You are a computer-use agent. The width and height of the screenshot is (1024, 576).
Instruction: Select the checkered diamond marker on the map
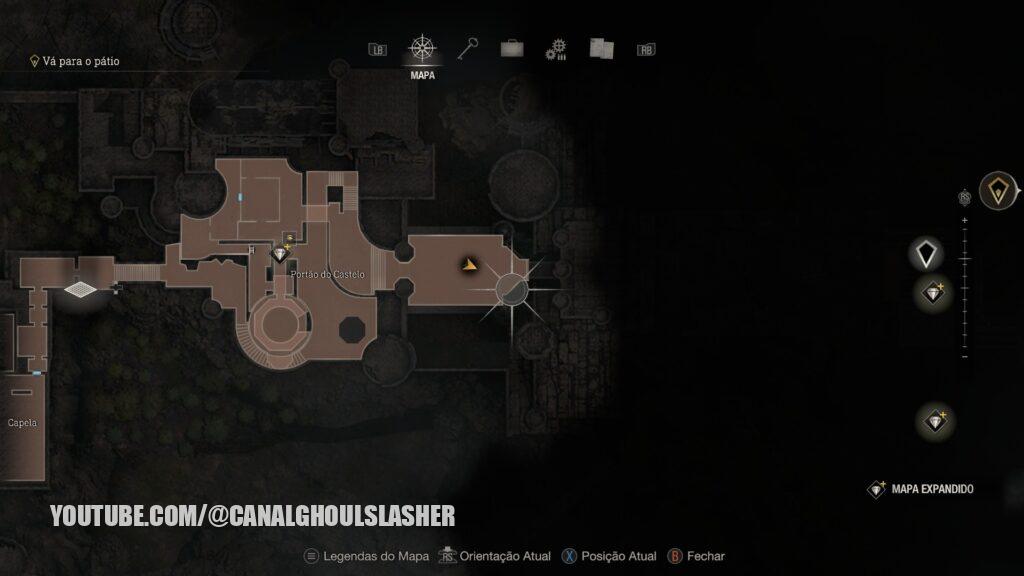[x=77, y=289]
